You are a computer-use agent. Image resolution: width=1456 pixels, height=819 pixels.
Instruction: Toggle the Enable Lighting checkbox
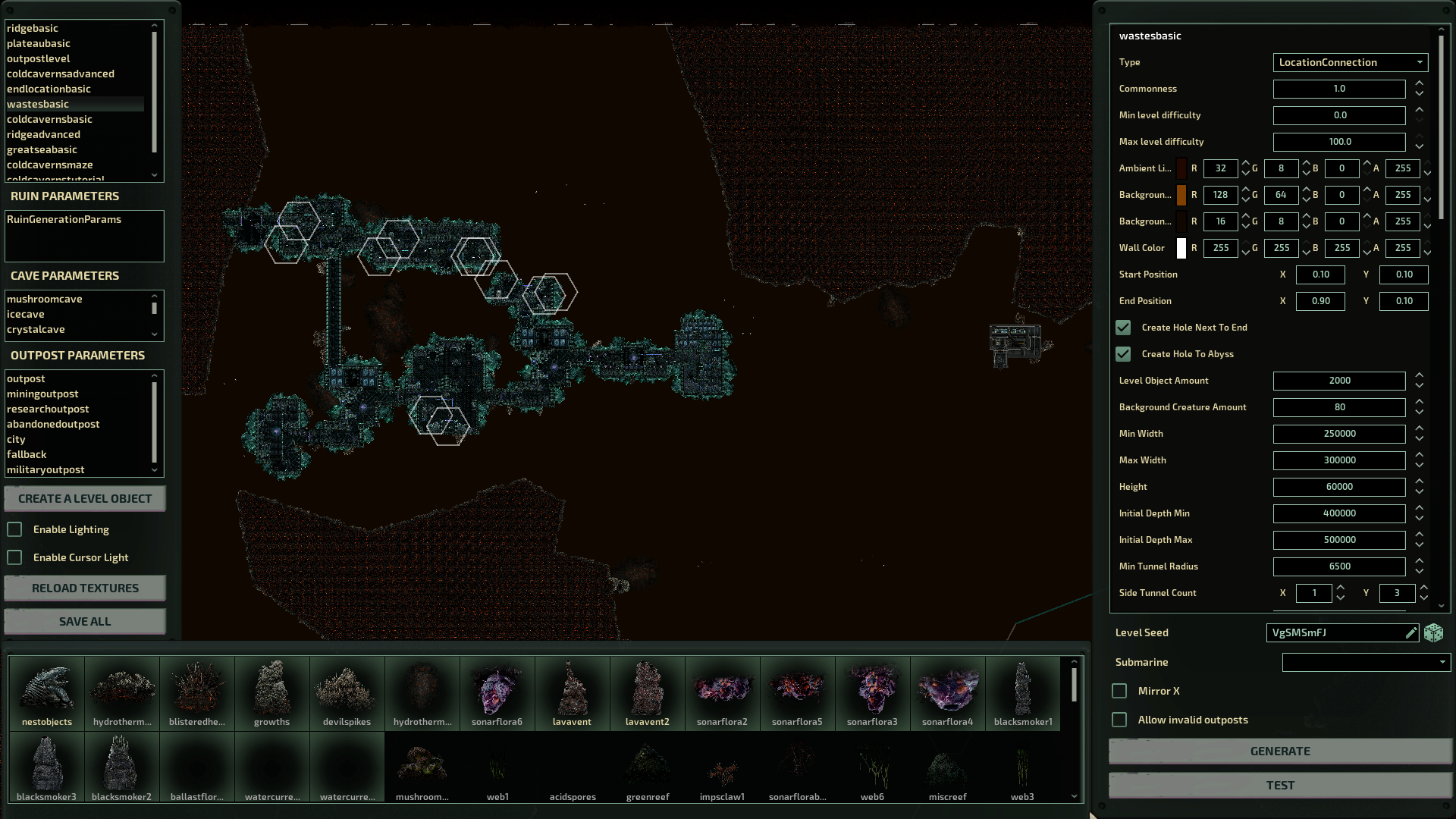15,529
